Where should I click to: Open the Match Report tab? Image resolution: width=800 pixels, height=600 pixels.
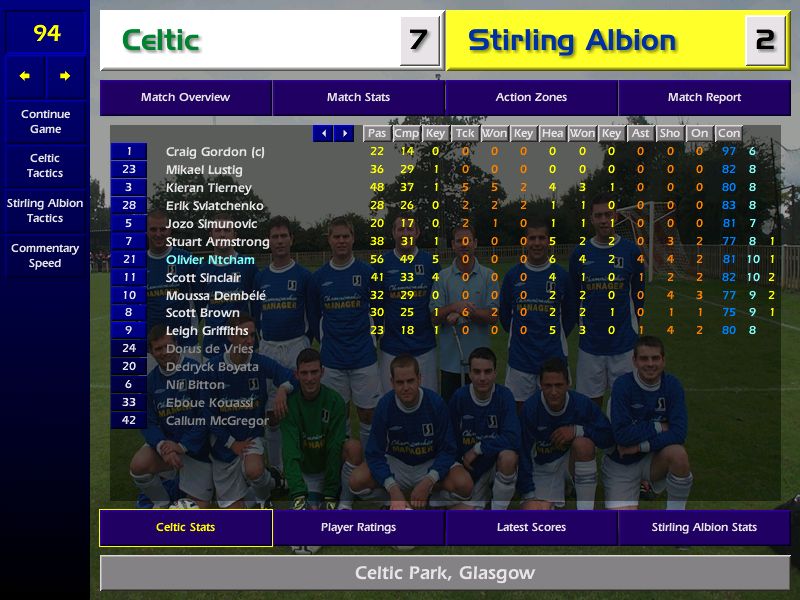[704, 98]
